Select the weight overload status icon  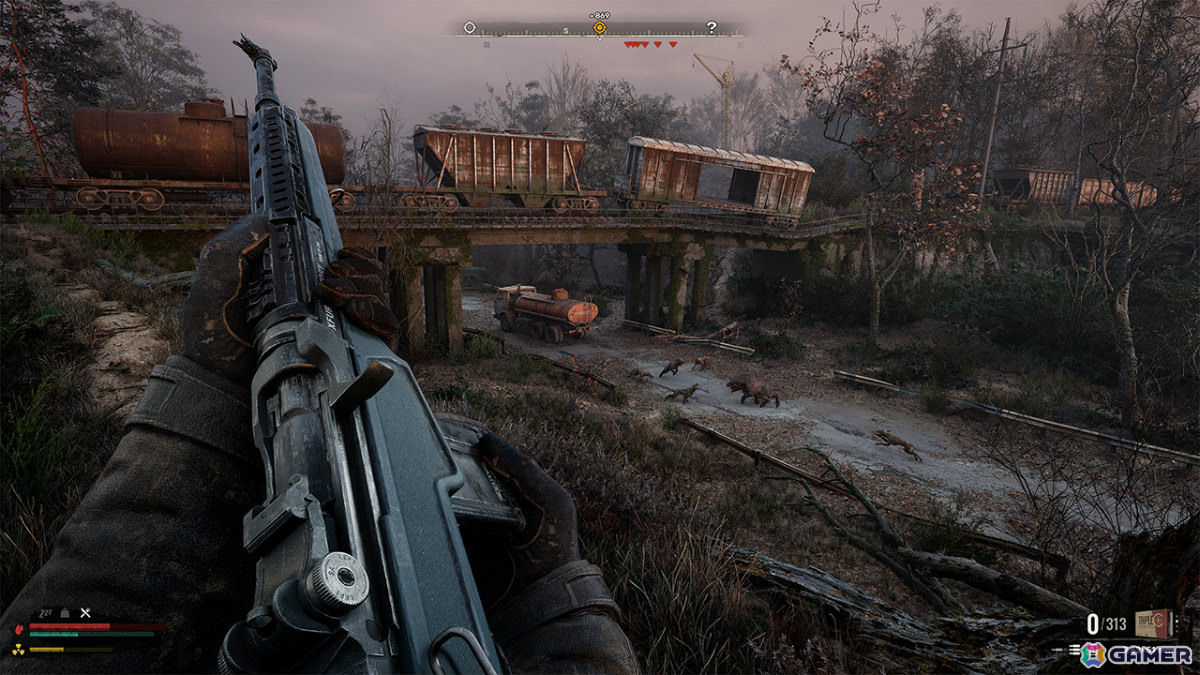pos(65,612)
